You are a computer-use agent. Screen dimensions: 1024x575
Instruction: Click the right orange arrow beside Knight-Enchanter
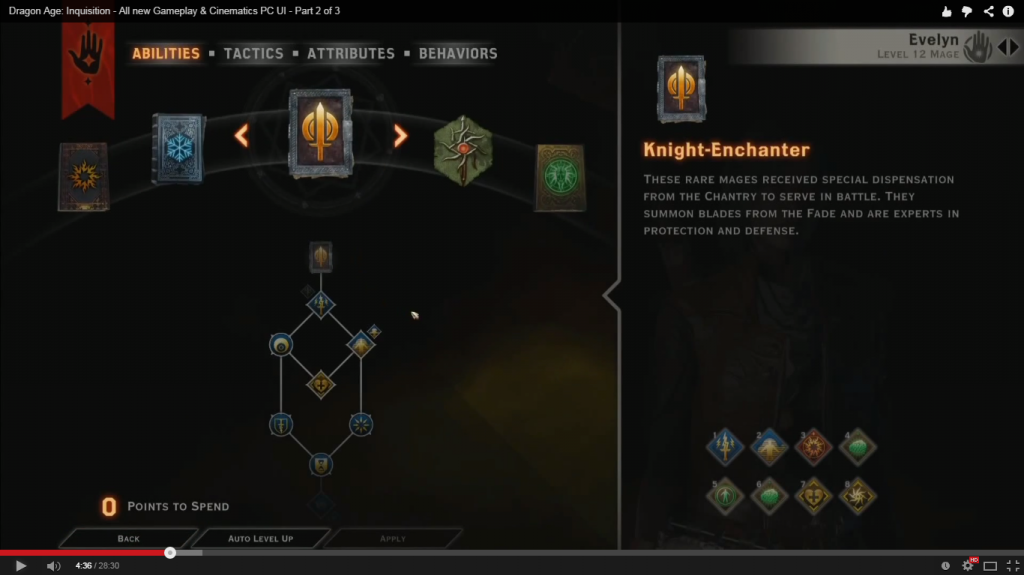click(x=400, y=135)
